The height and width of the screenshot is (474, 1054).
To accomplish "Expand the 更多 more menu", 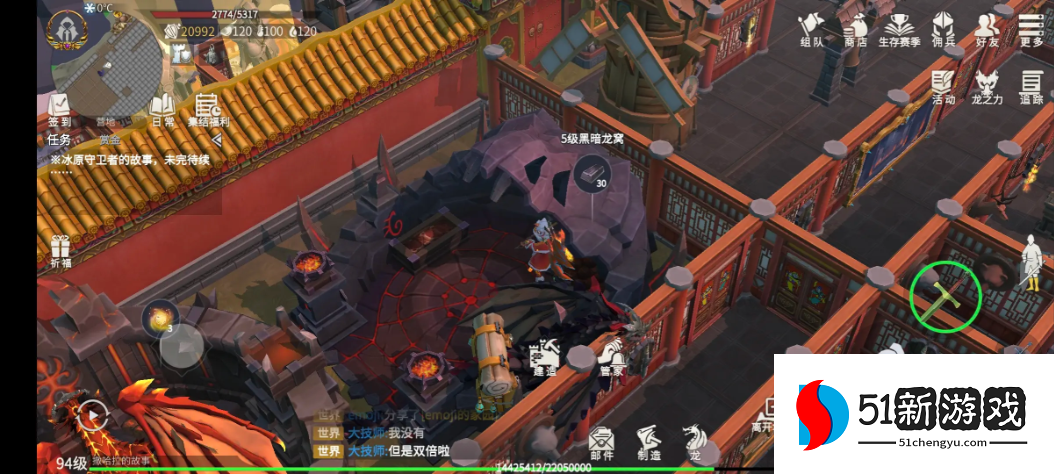I will (x=1031, y=28).
